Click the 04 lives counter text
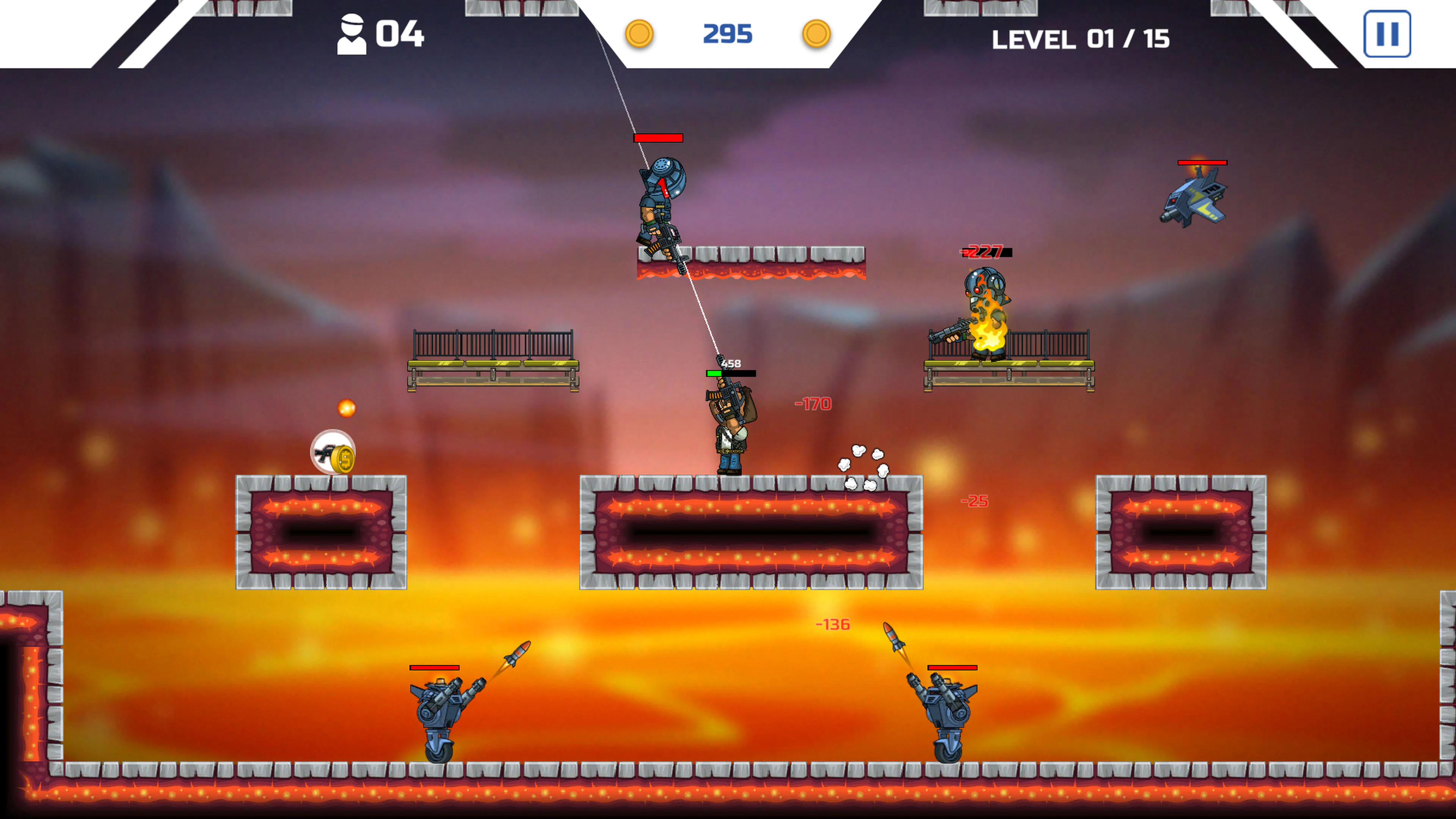This screenshot has width=1456, height=819. 399,34
